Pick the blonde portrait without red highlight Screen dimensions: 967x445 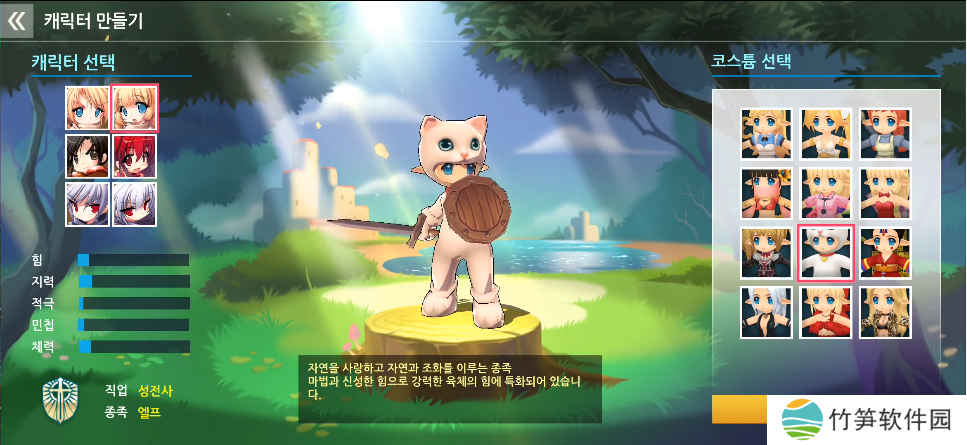point(87,108)
